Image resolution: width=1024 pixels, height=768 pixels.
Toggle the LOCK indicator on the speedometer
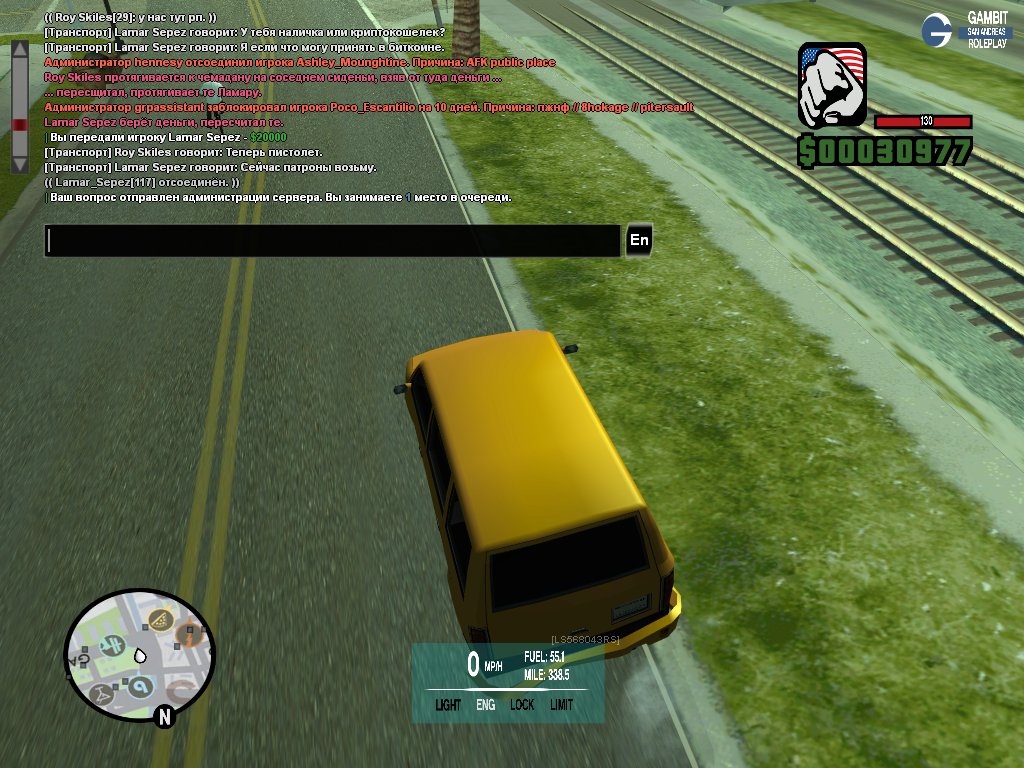(522, 705)
